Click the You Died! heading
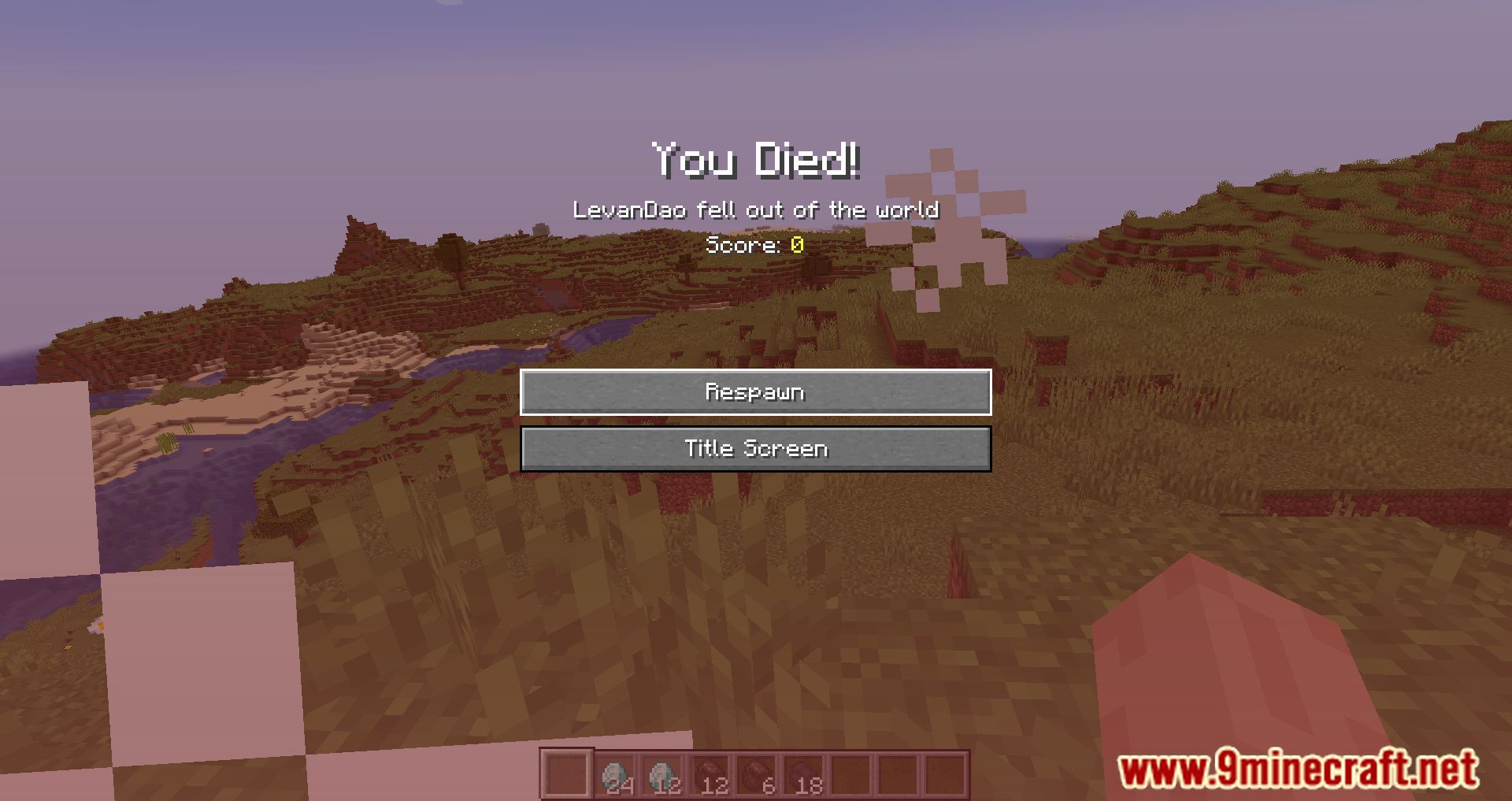Screen dimensions: 1512x801 pyautogui.click(x=755, y=161)
